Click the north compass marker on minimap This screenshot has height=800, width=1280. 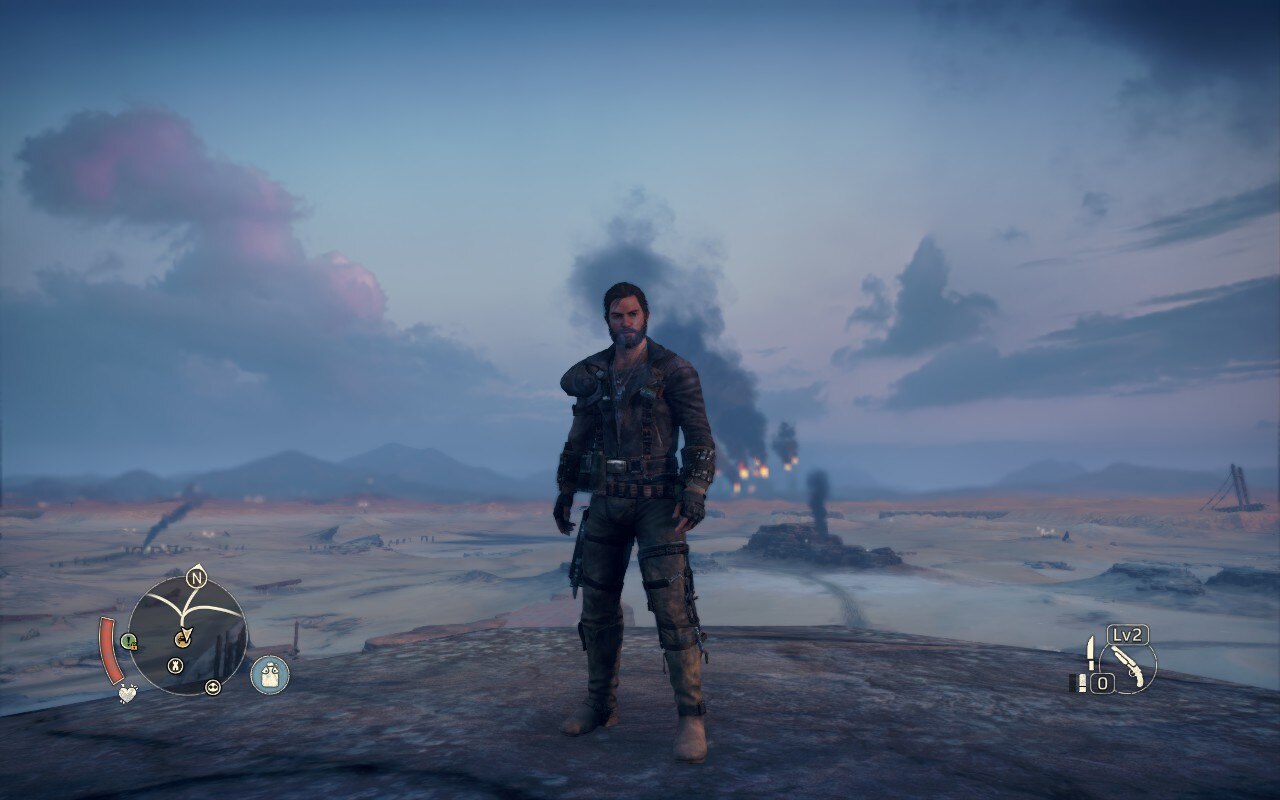coord(196,578)
